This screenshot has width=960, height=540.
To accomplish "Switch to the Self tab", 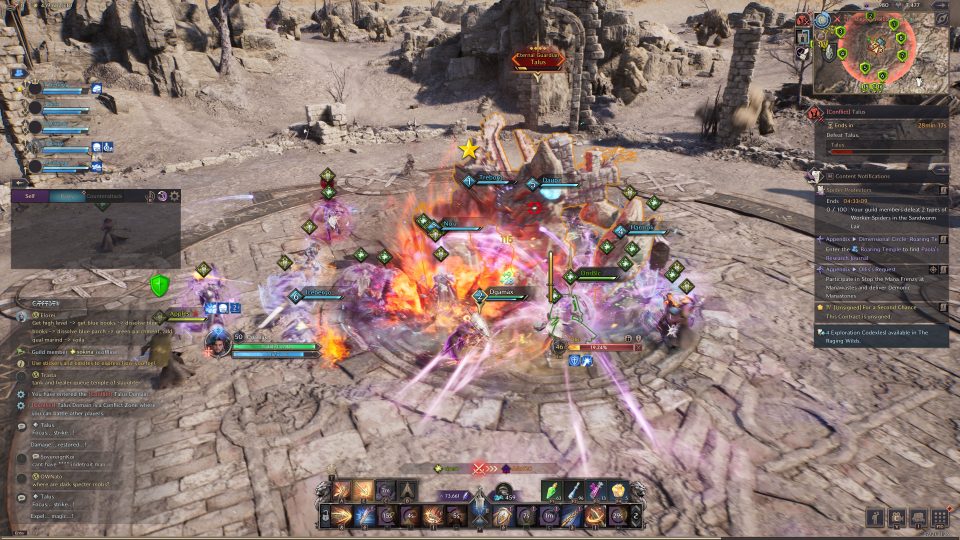I will click(29, 196).
